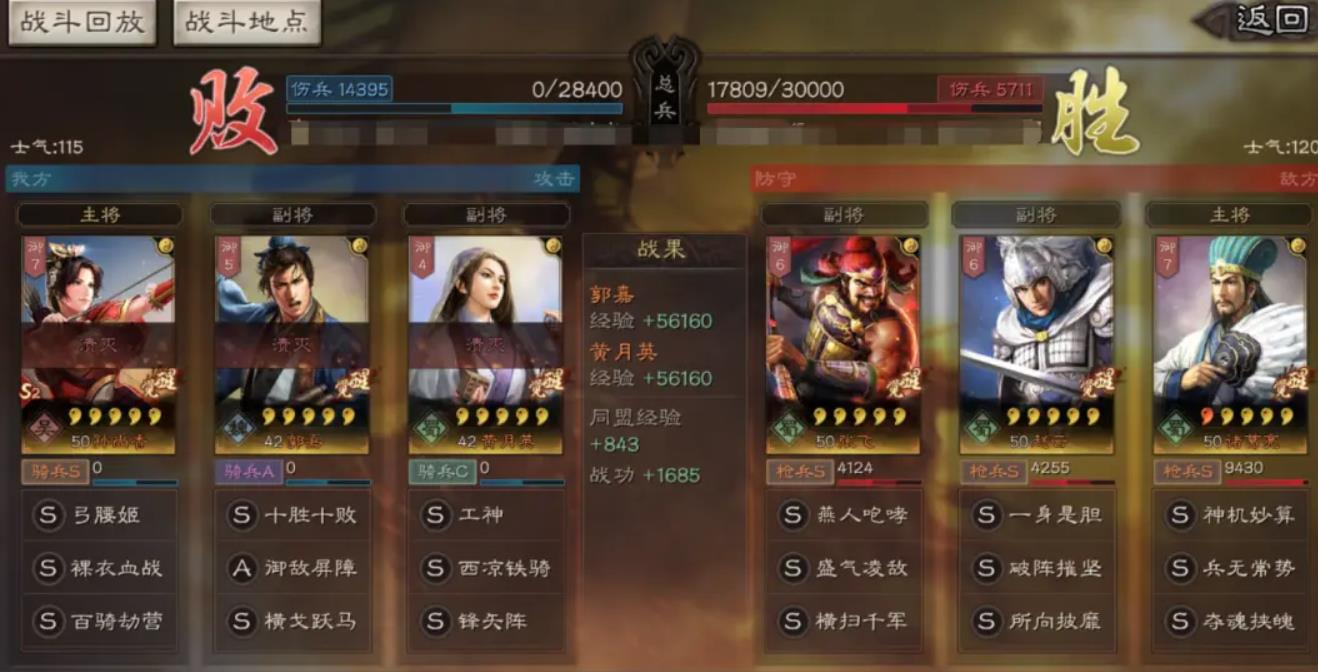1318x672 pixels.
Task: View the 燕人咆哮 skill
Action: (845, 515)
